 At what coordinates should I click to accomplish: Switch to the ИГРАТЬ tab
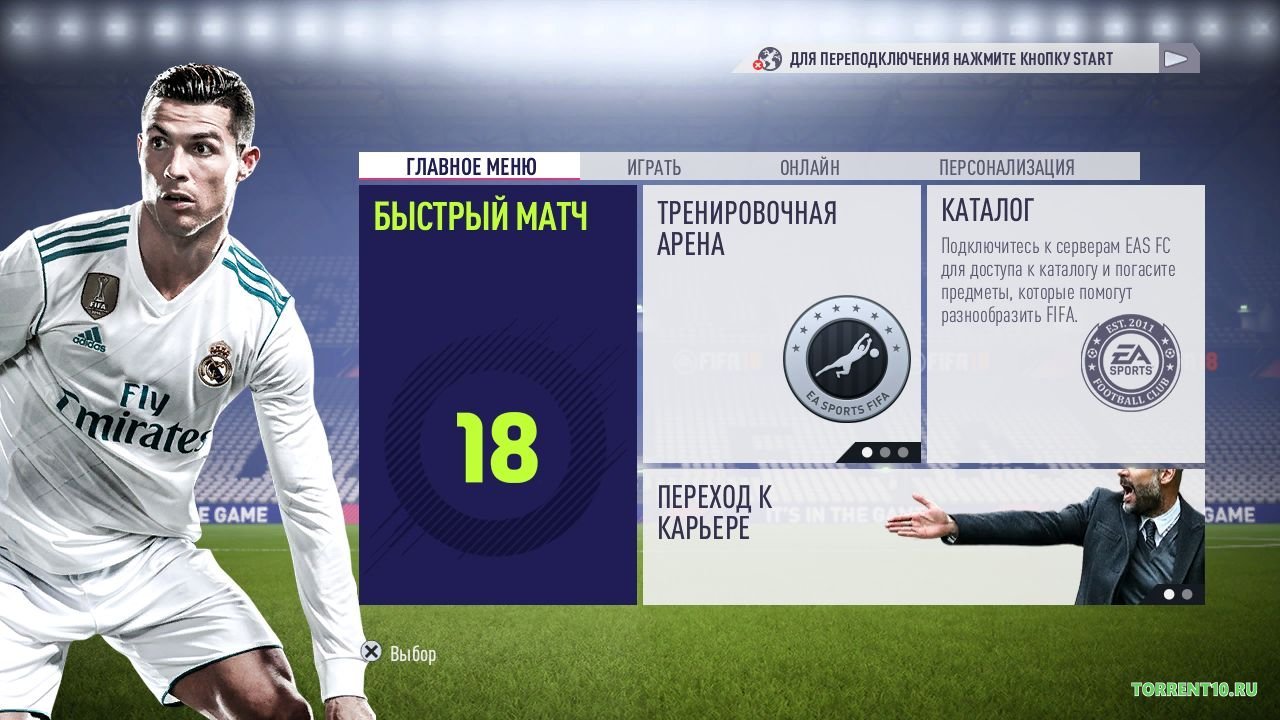656,166
